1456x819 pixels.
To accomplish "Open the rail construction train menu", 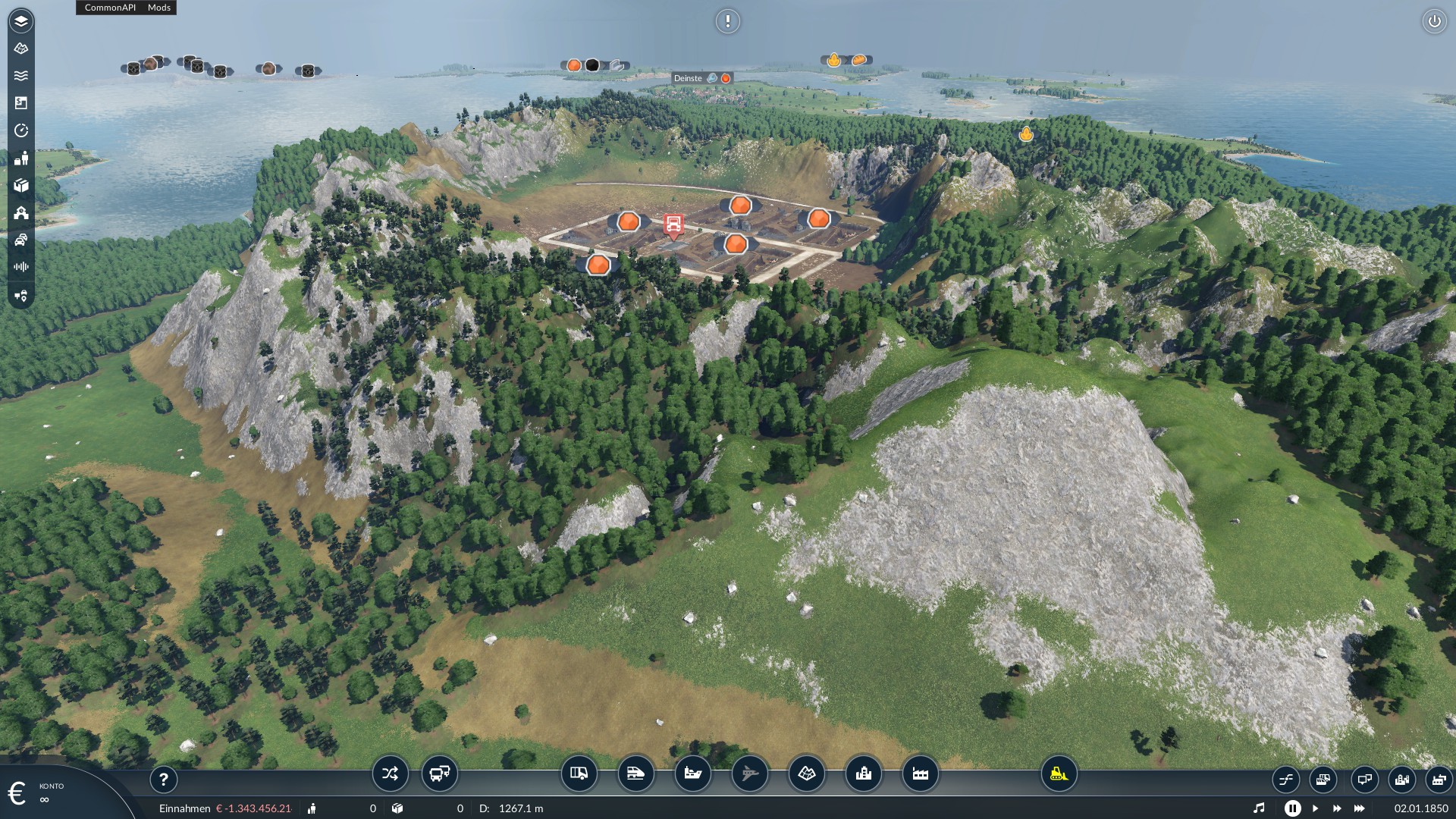I will 635,774.
